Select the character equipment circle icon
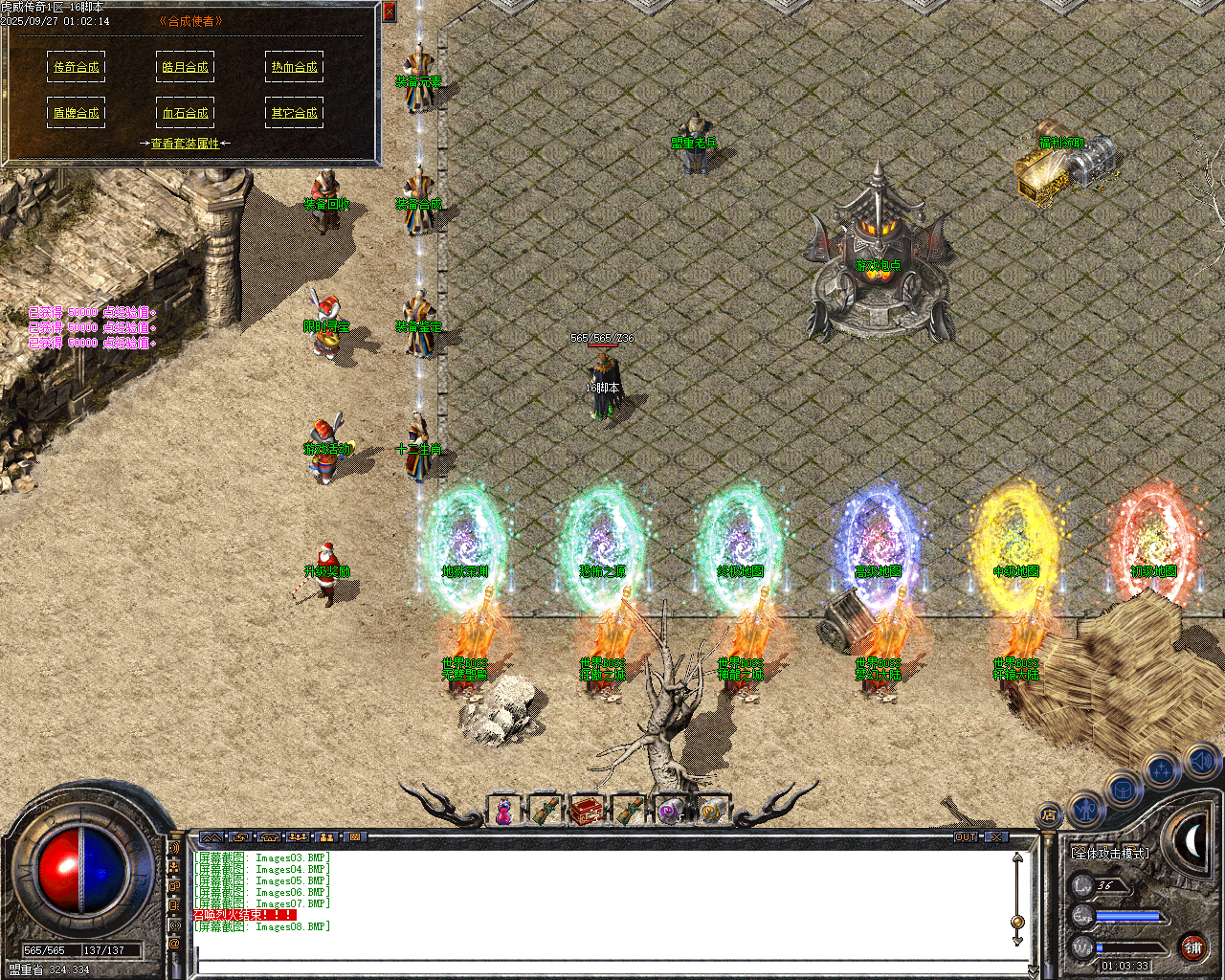Viewport: 1225px width, 980px height. point(1086,812)
